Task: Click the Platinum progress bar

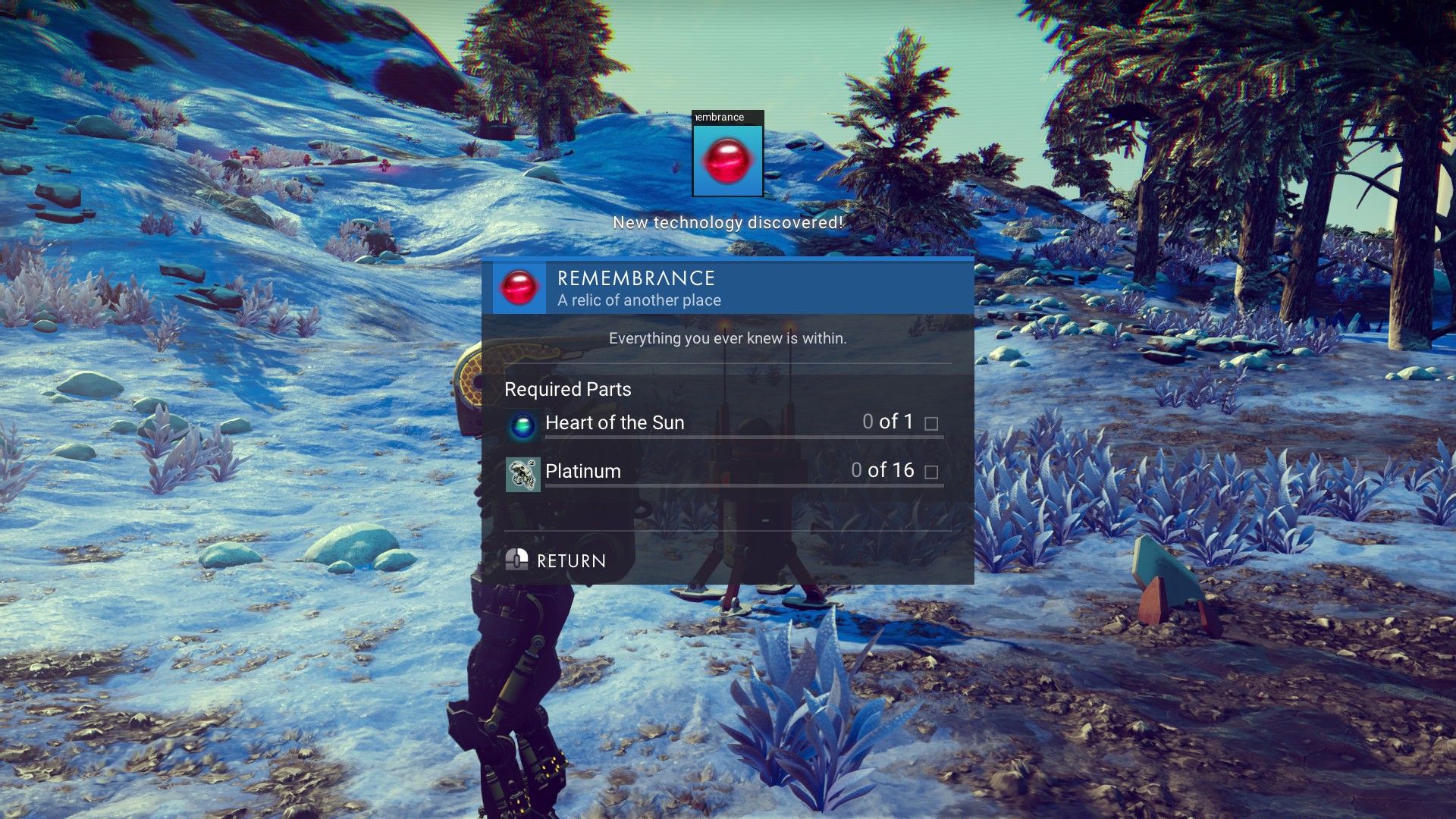Action: [x=739, y=488]
